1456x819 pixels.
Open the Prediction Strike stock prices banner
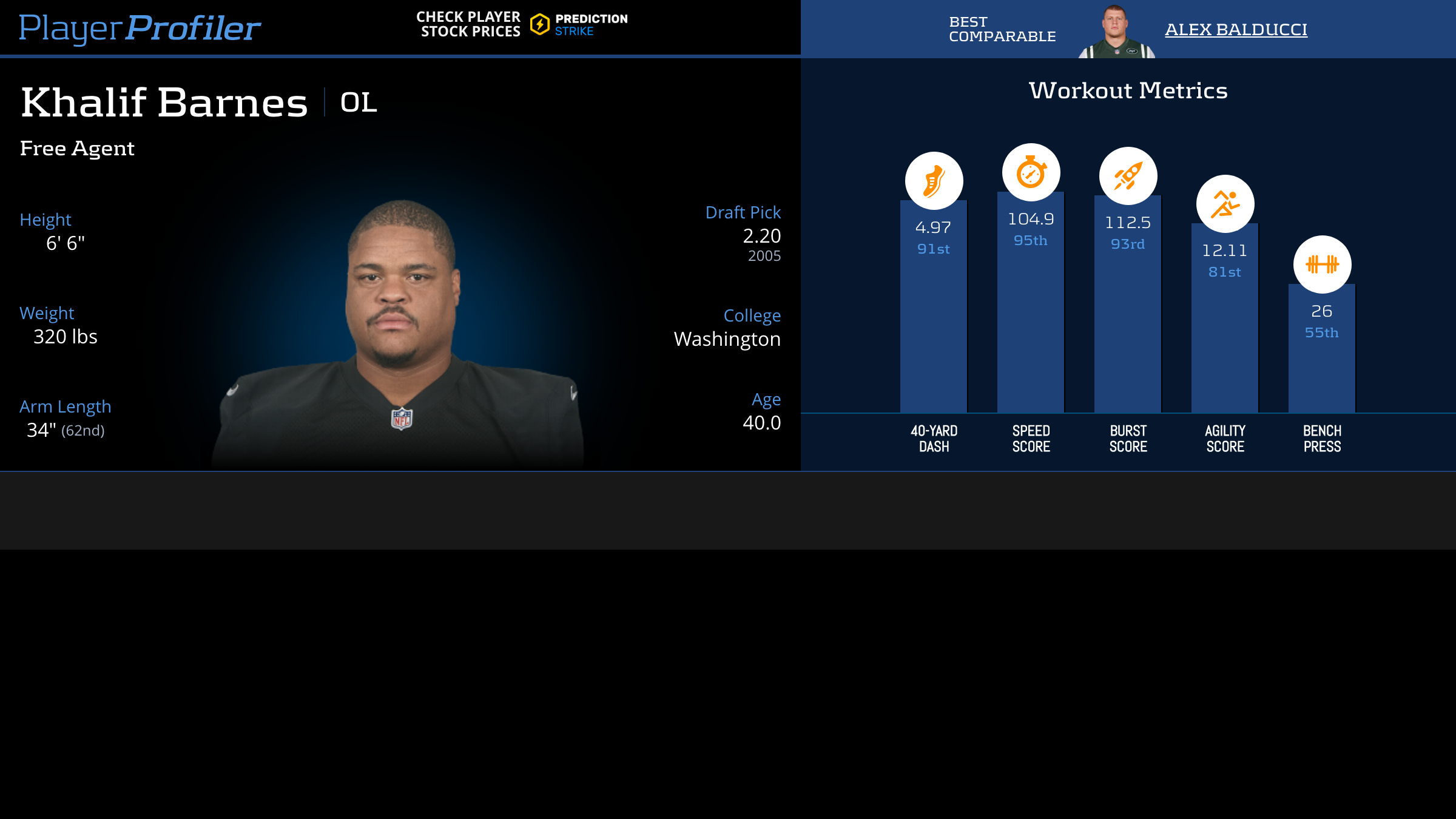[x=522, y=25]
